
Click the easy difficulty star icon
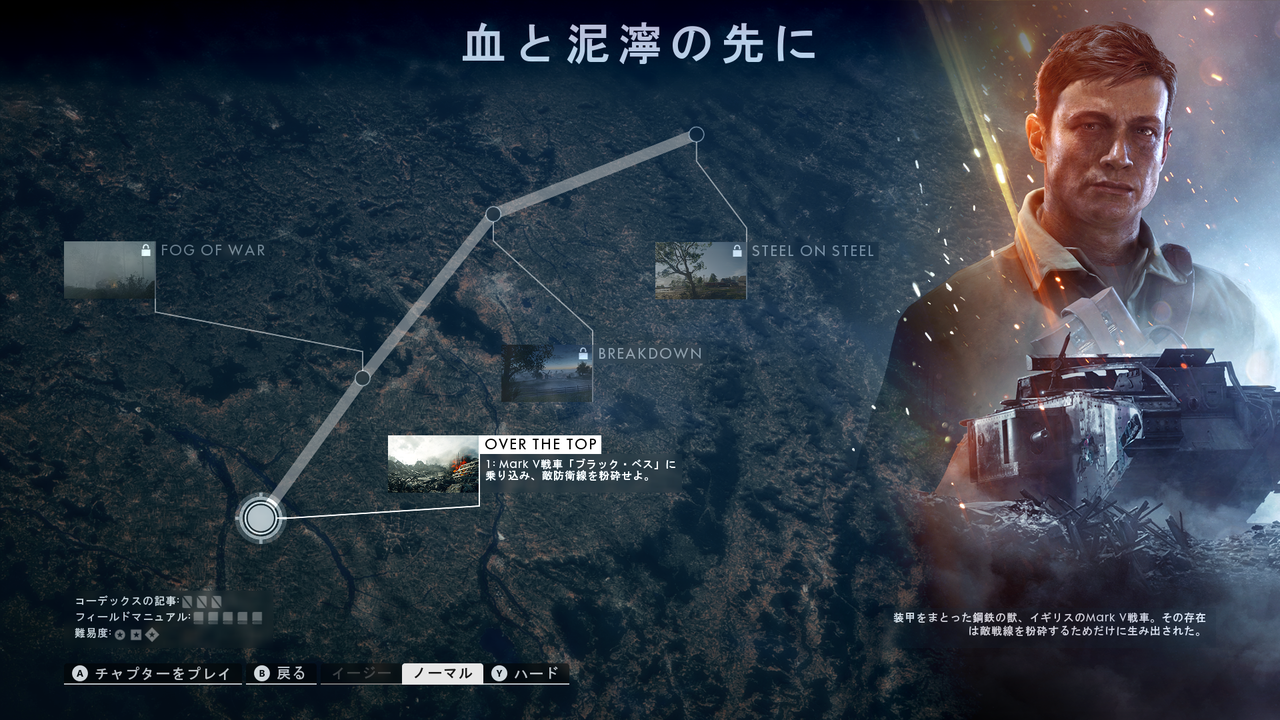pos(118,634)
